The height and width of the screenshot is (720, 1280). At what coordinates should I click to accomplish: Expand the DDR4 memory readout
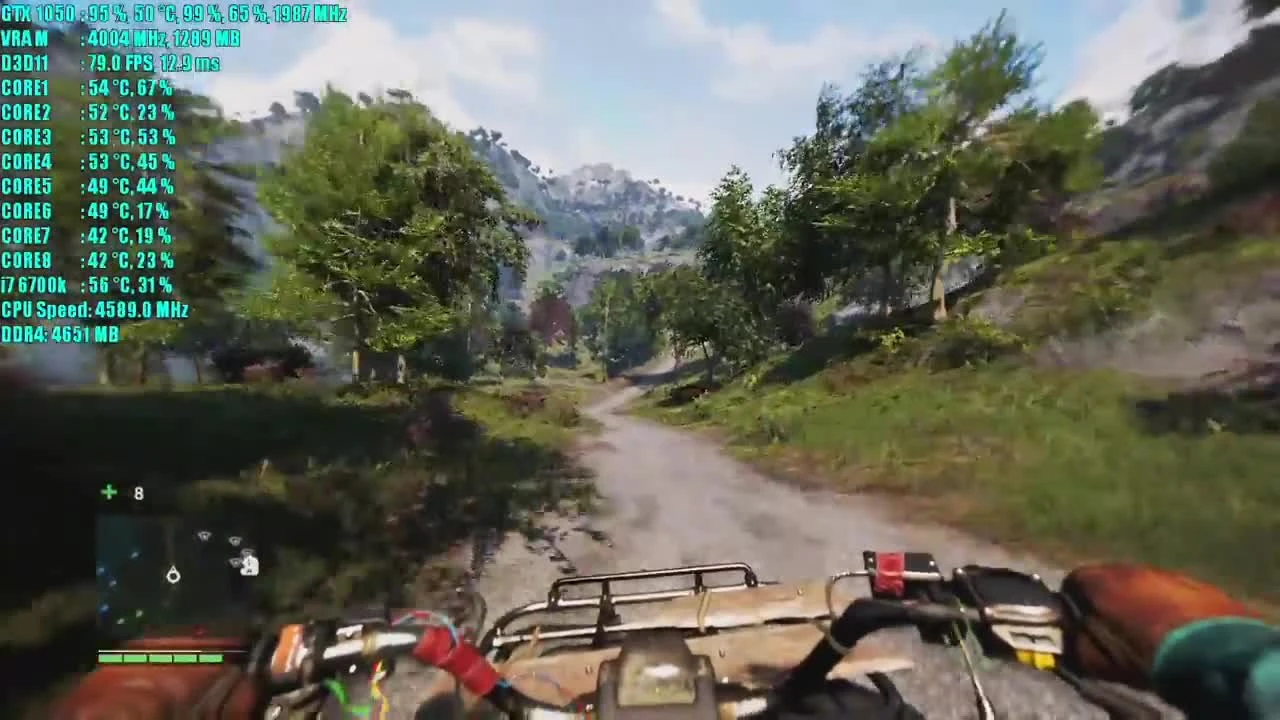(60, 335)
